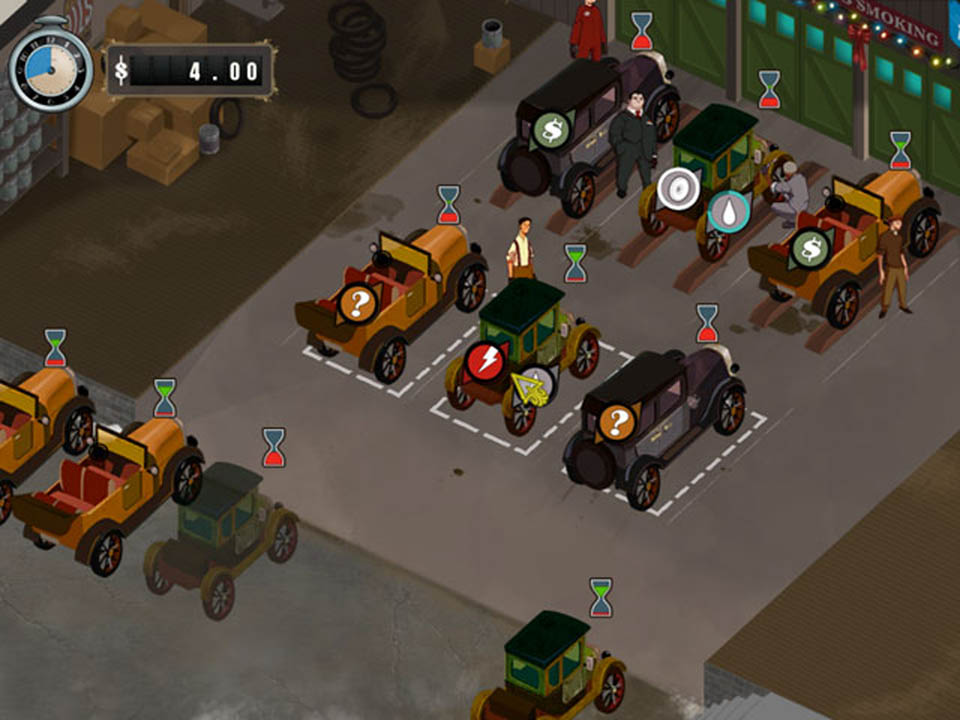Viewport: 960px width, 720px height.
Task: Select the question mark on the black car
Action: [x=617, y=423]
